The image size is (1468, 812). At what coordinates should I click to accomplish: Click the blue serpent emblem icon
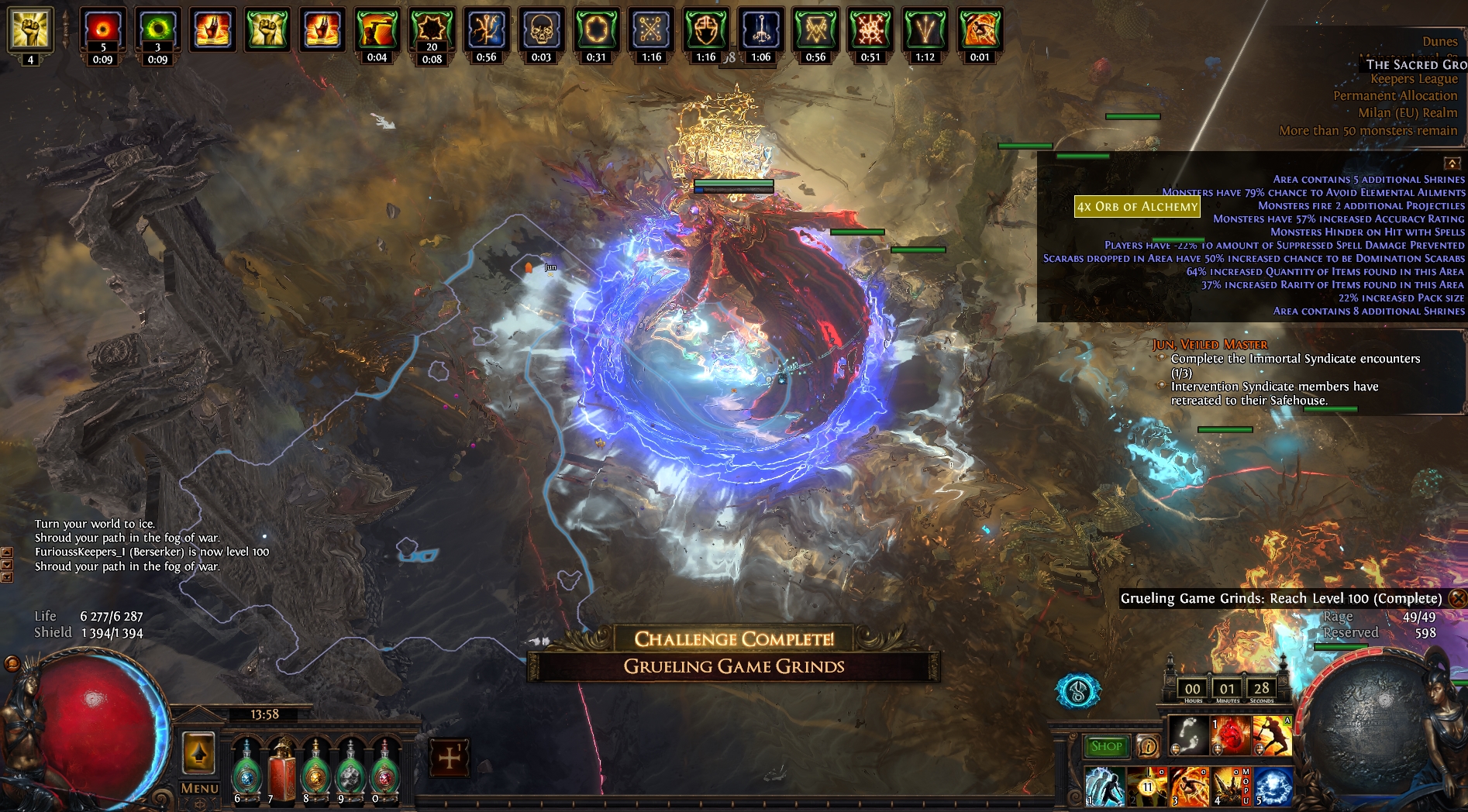point(1077,691)
